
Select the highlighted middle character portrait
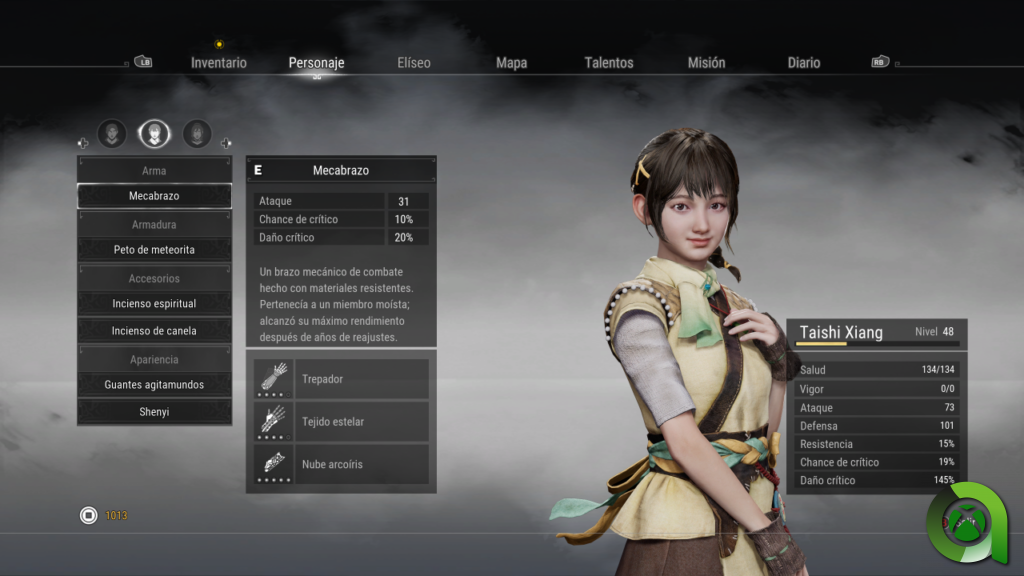pos(154,133)
